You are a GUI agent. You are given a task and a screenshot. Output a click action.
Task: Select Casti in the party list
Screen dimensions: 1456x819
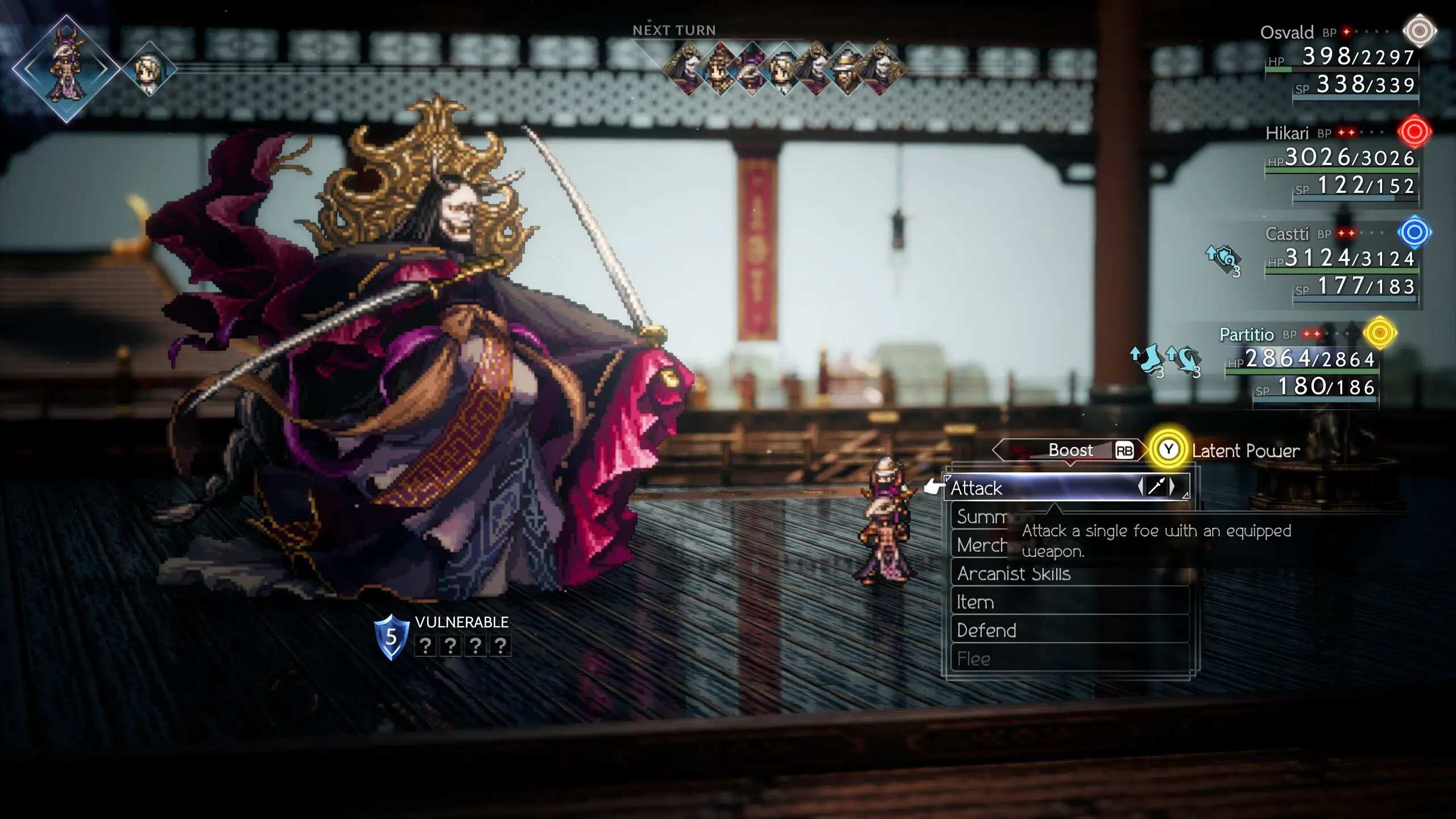pyautogui.click(x=1287, y=234)
